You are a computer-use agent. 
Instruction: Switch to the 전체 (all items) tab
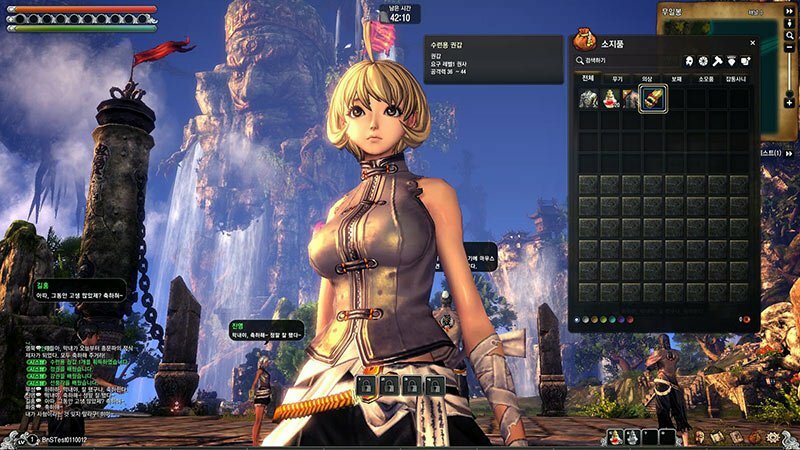coord(587,78)
